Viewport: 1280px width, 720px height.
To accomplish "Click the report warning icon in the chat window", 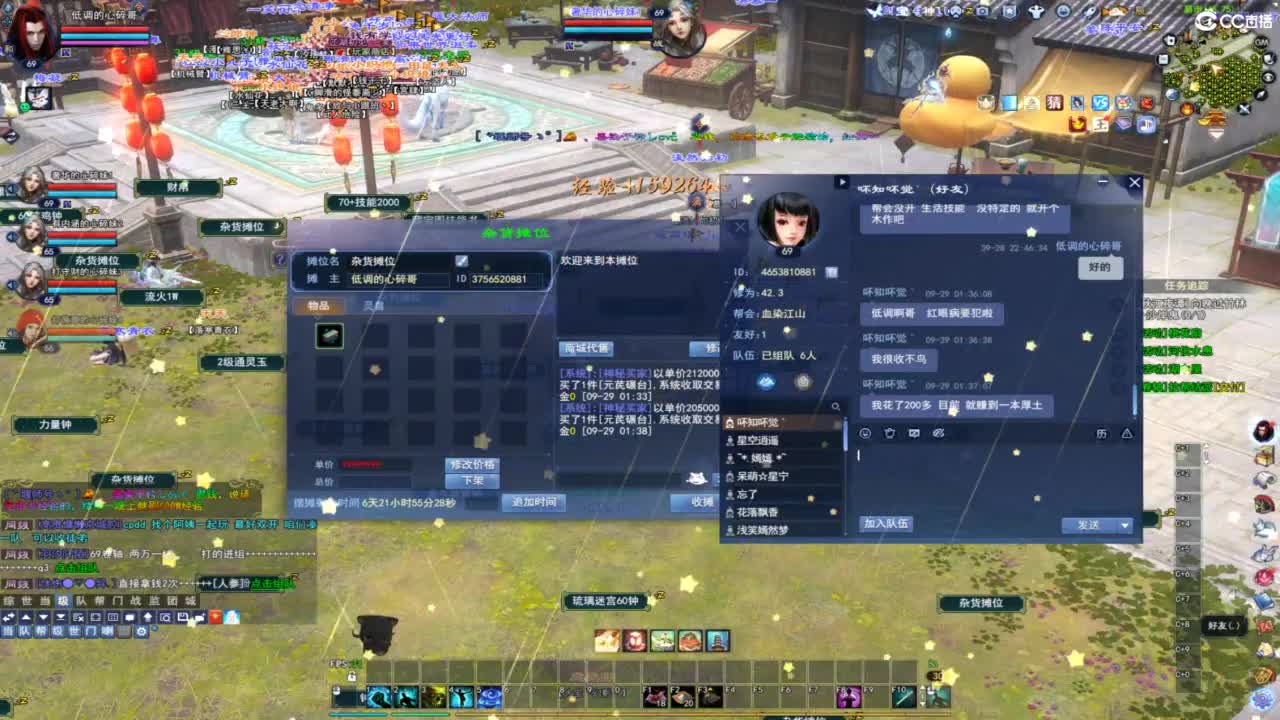I will pos(1126,434).
